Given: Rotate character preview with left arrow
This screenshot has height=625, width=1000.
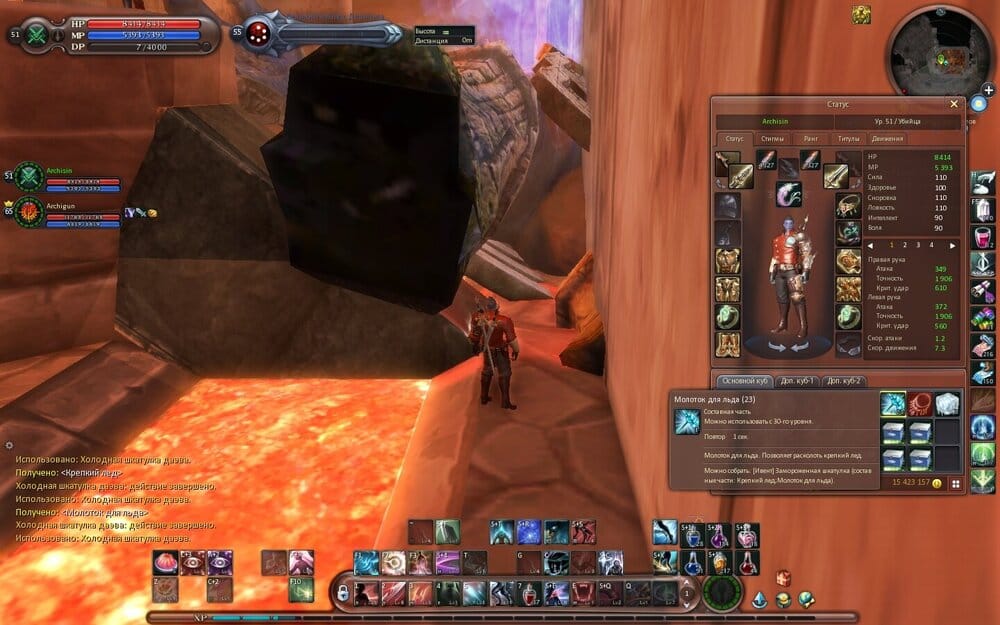Looking at the screenshot, I should [x=777, y=347].
